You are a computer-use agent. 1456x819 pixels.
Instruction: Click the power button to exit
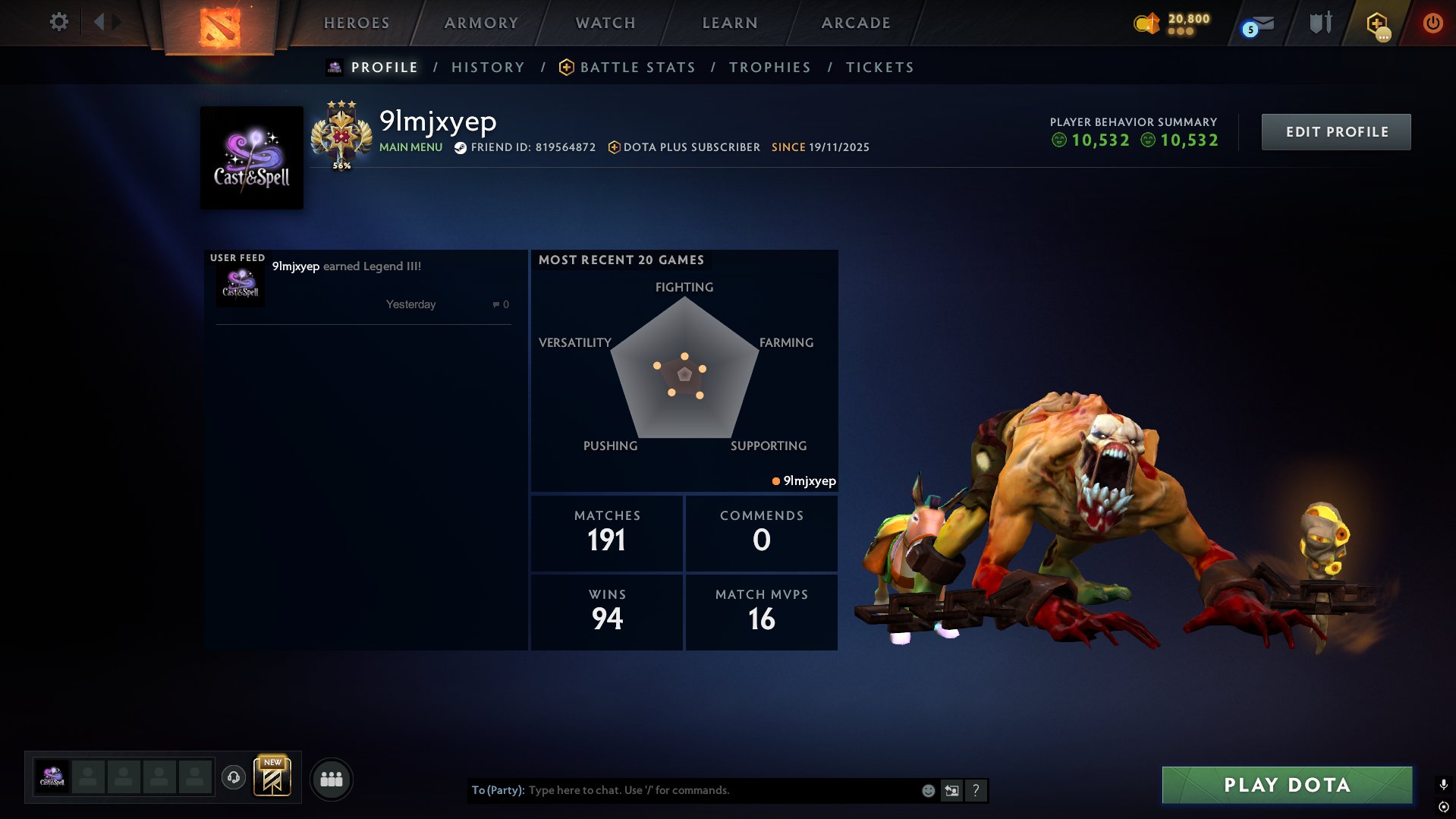click(x=1433, y=23)
